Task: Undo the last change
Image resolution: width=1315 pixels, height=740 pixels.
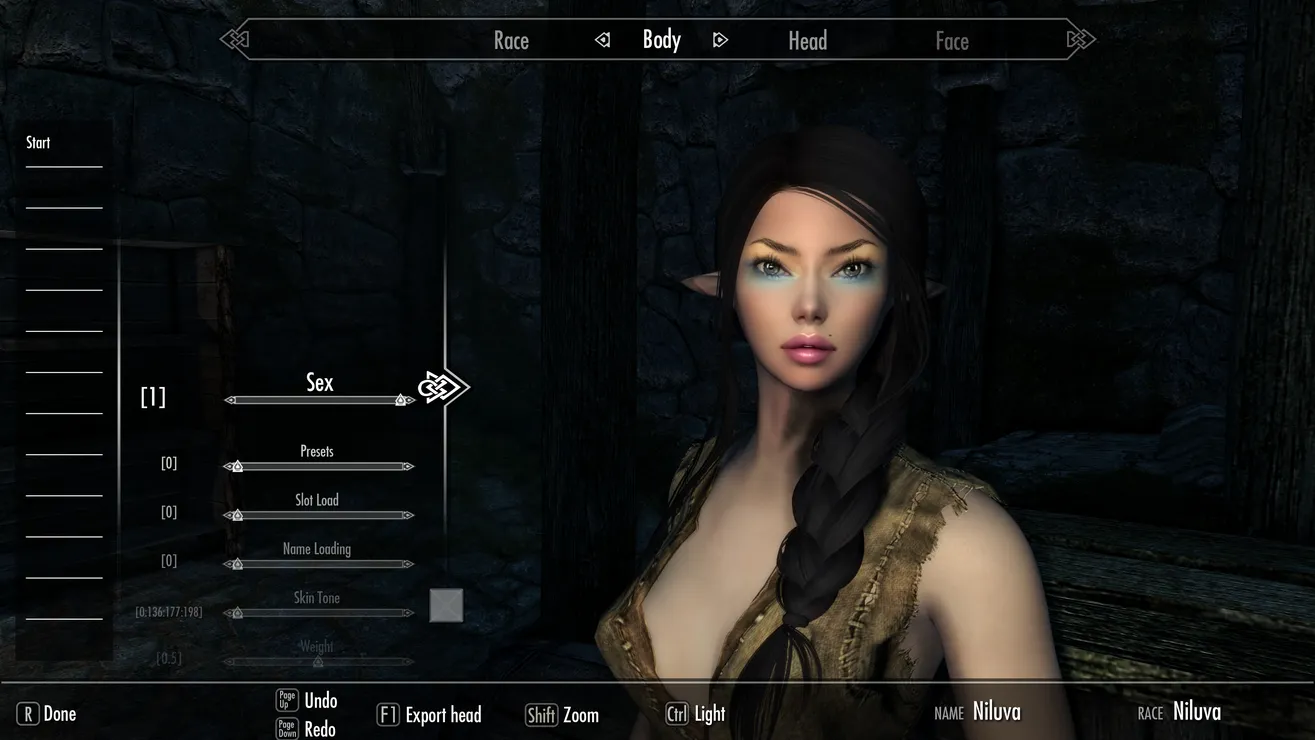Action: pyautogui.click(x=307, y=701)
